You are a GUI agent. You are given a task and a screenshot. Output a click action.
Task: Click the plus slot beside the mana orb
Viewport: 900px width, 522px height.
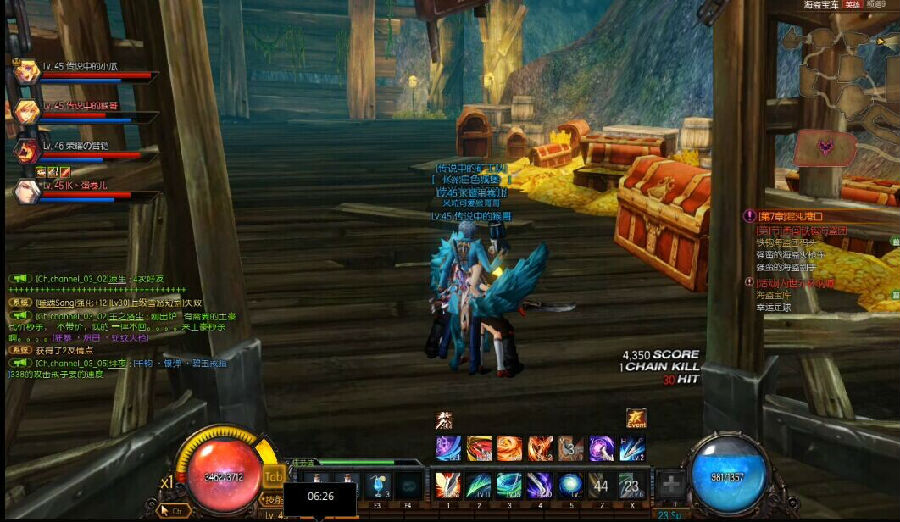pyautogui.click(x=672, y=486)
